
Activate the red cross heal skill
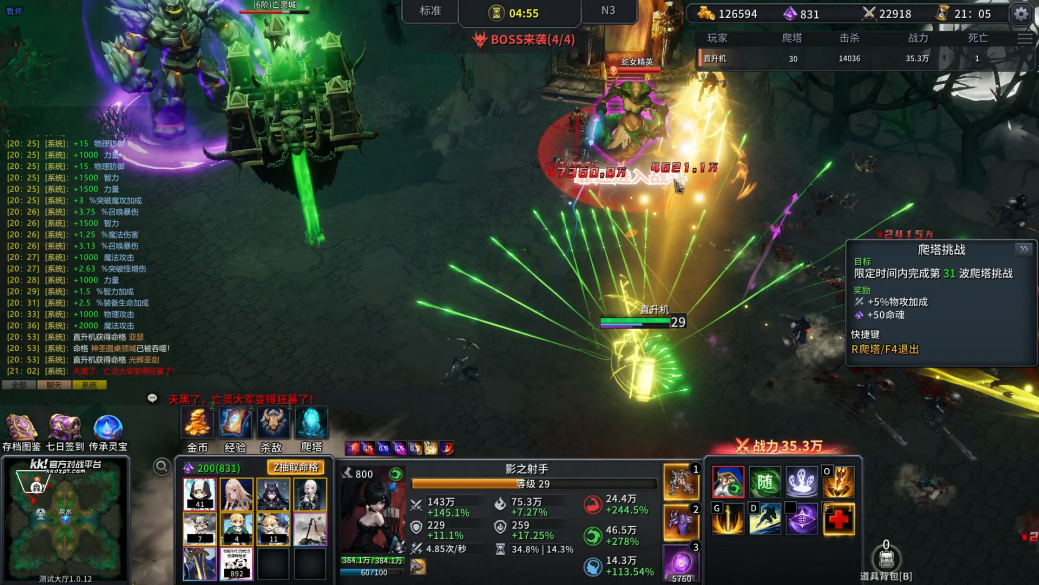pyautogui.click(x=838, y=519)
